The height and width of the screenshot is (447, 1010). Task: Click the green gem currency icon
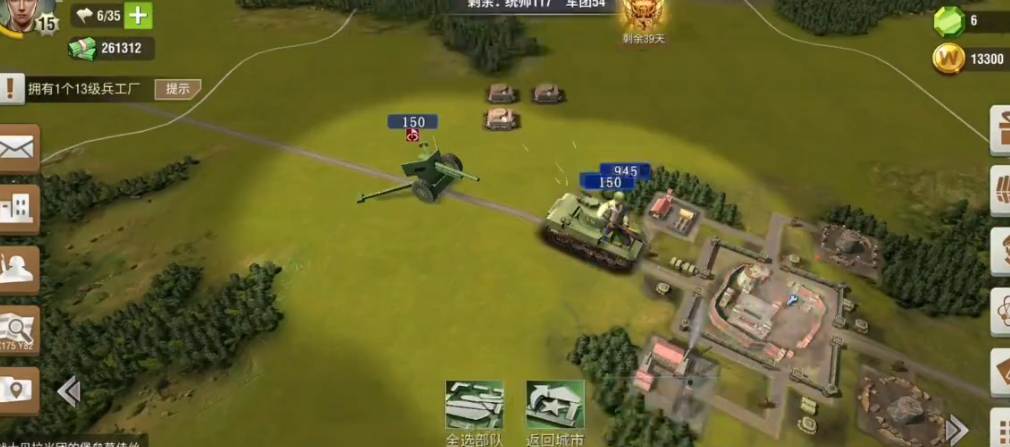tap(948, 21)
